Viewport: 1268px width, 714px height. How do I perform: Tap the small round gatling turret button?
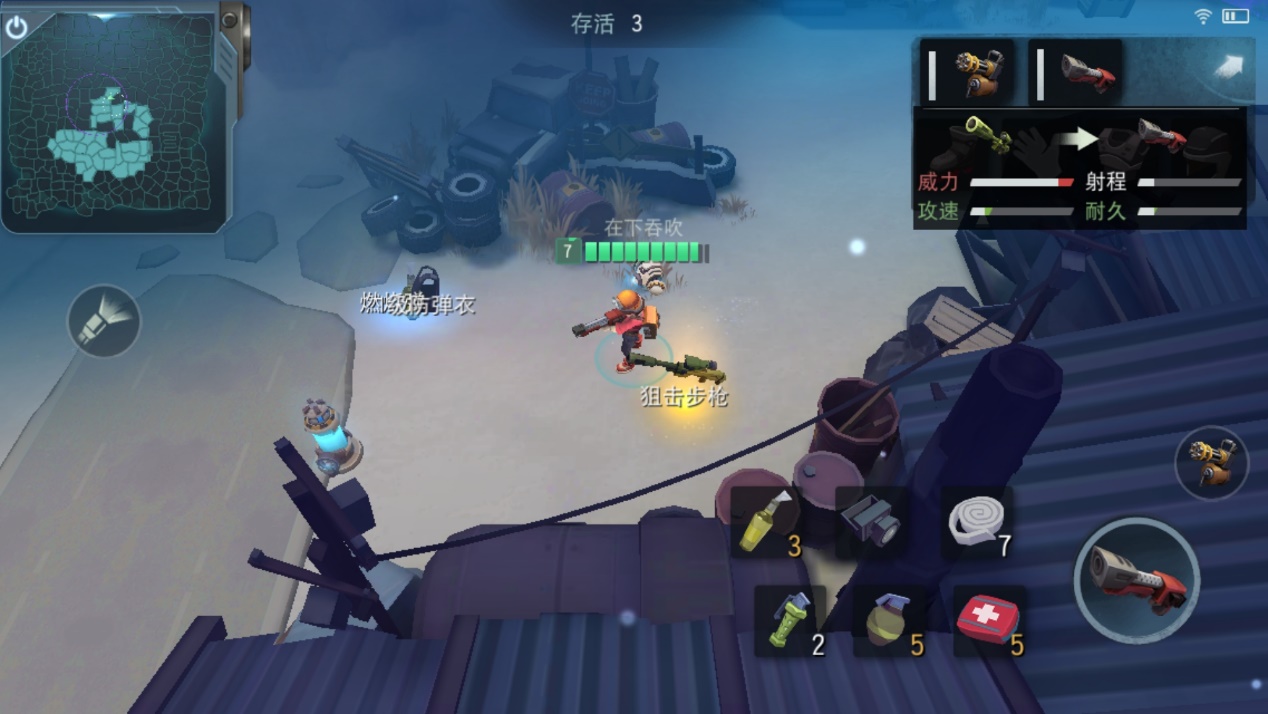(1212, 463)
